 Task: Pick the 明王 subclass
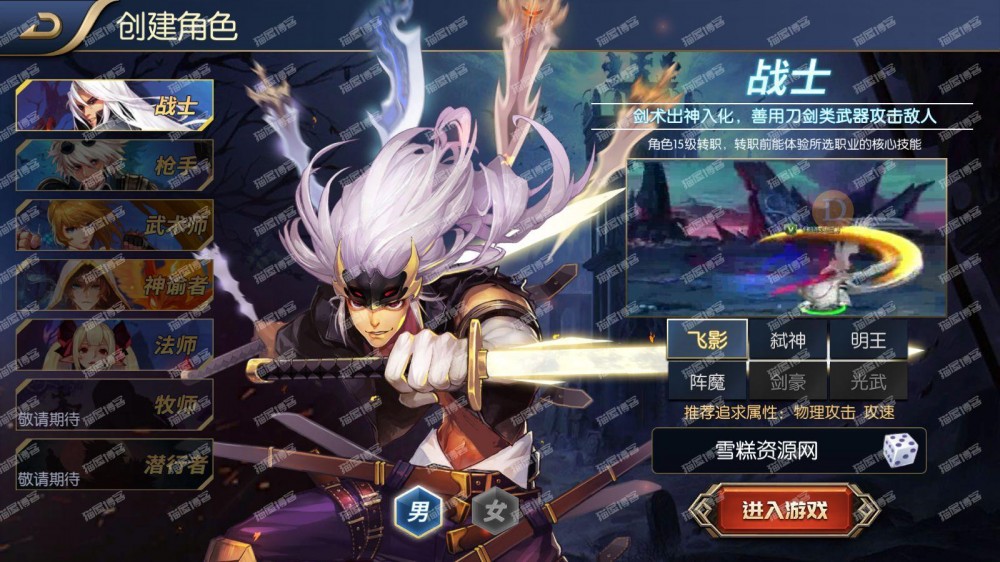pos(867,340)
